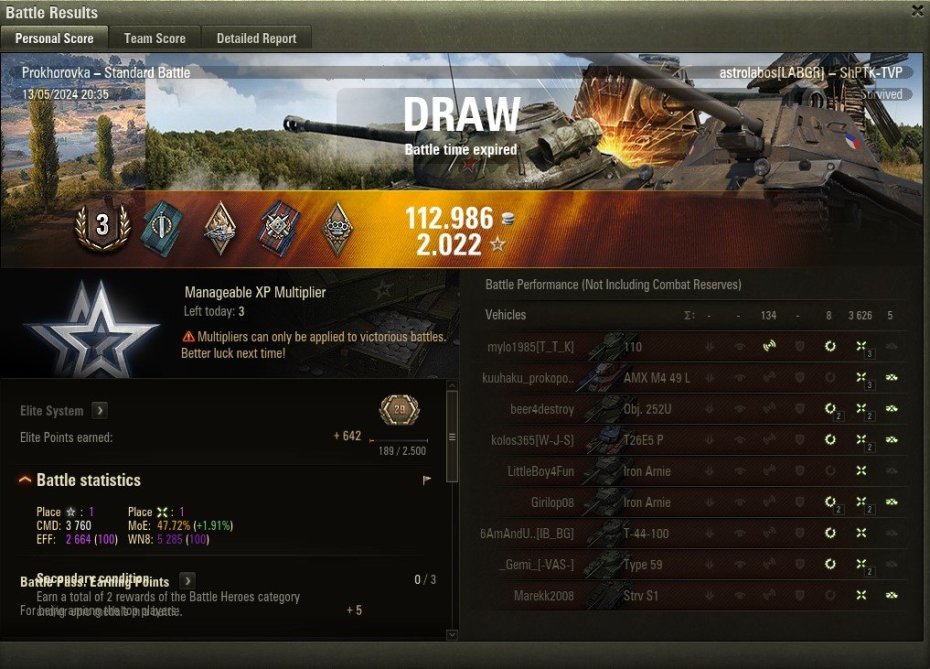Select Girilop08 Iron Arnie row
930x669 pixels.
(690, 502)
